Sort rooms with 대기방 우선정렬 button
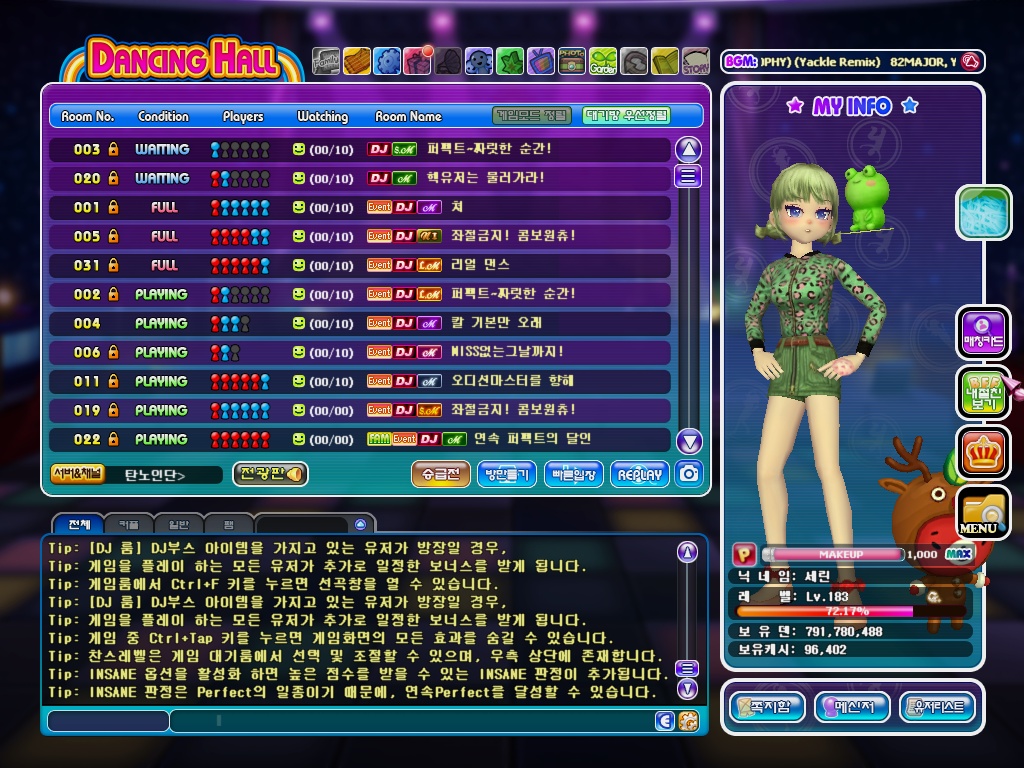Viewport: 1024px width, 768px height. pyautogui.click(x=626, y=116)
